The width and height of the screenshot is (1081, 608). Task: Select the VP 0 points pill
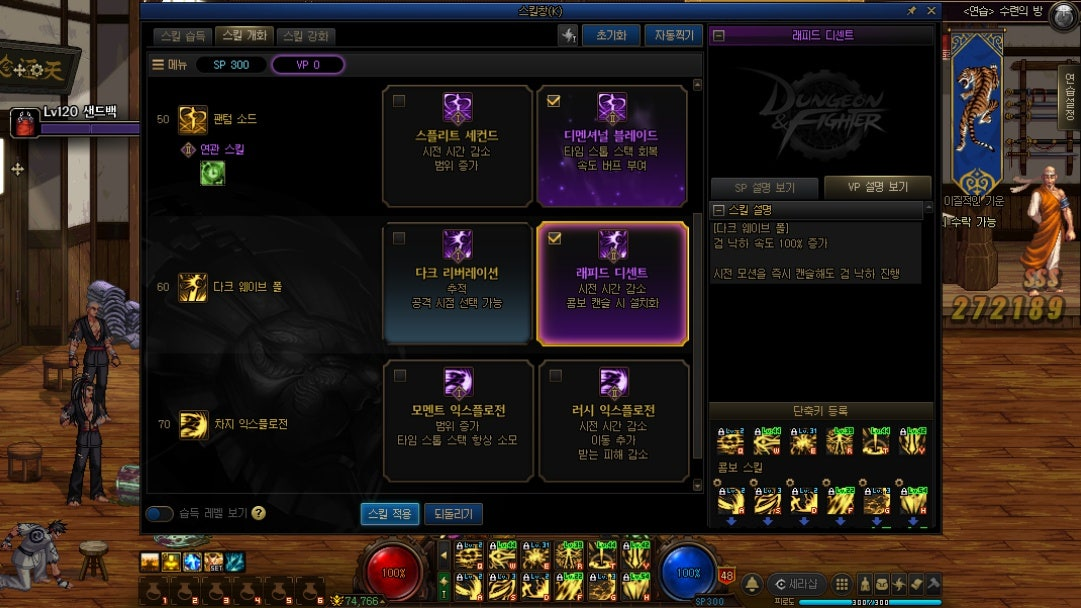click(x=308, y=65)
